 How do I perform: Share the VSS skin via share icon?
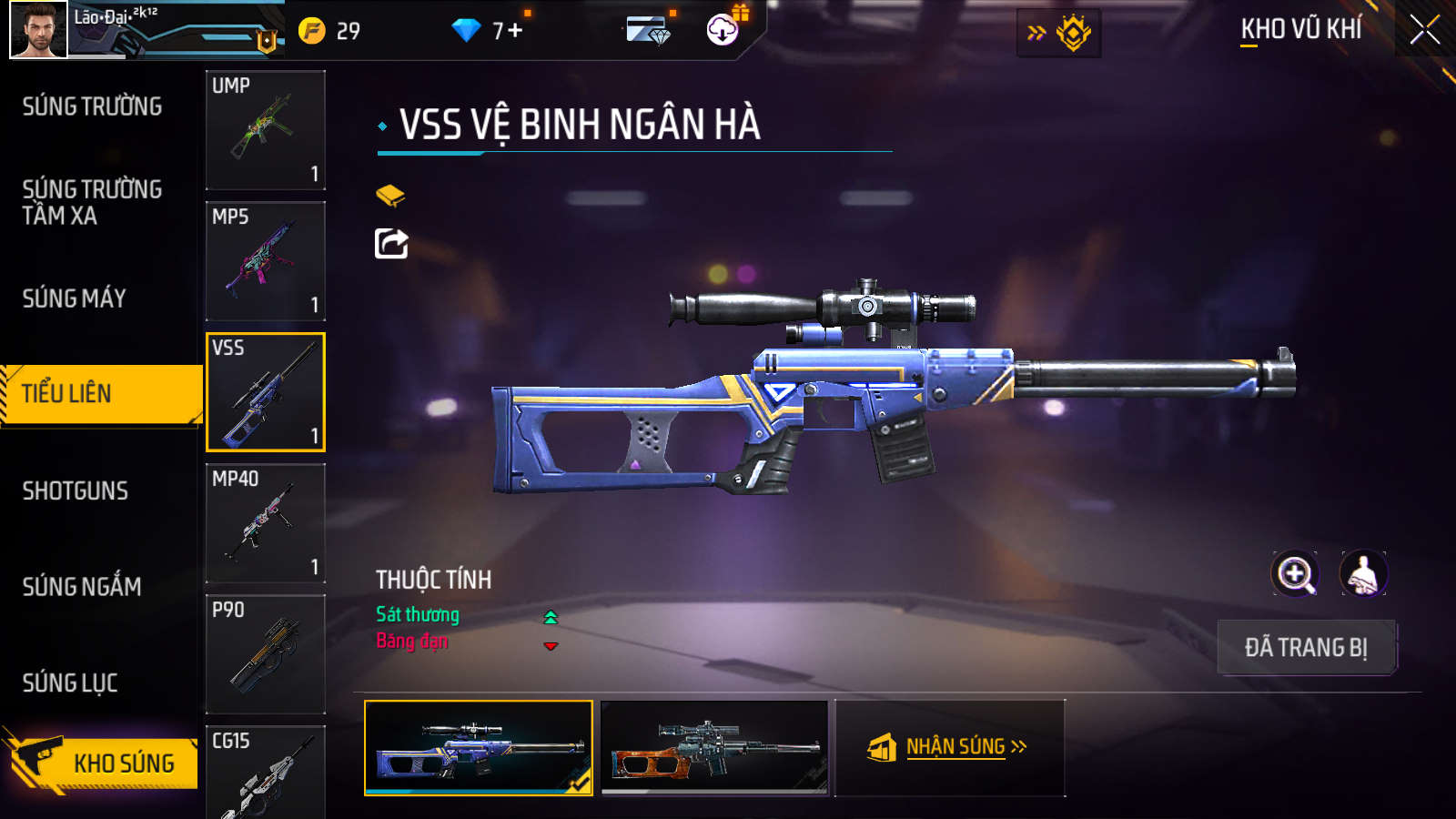pyautogui.click(x=391, y=243)
